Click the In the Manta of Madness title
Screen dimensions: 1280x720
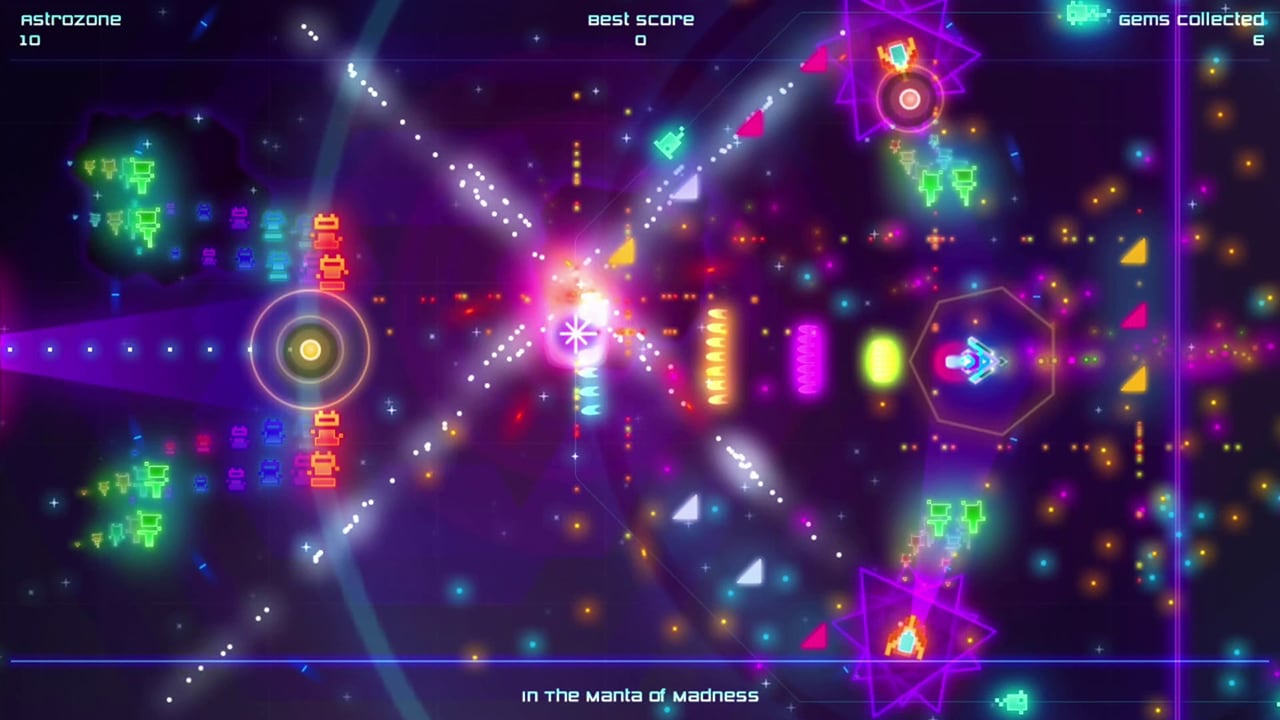click(640, 696)
